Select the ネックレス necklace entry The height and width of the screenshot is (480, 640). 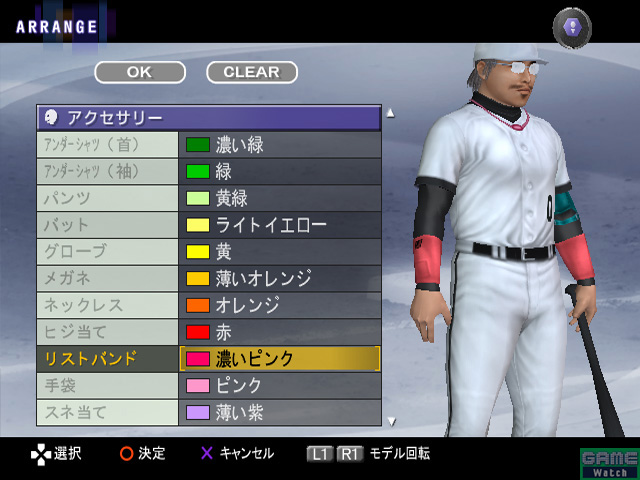tap(107, 305)
